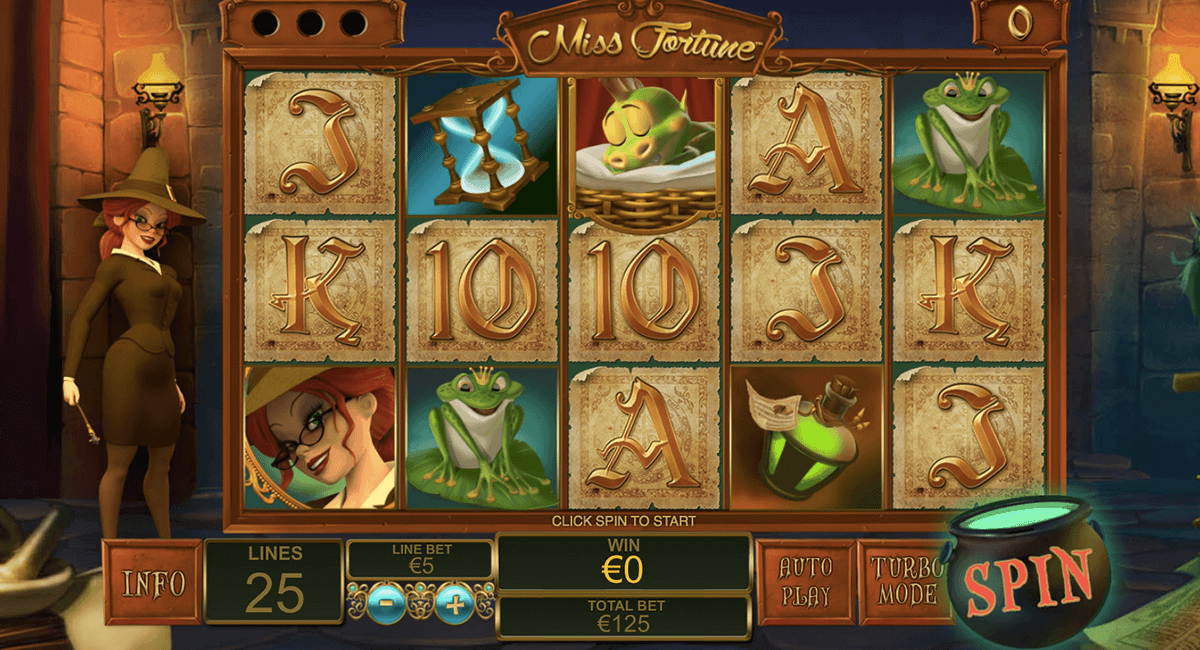Viewport: 1200px width, 650px height.
Task: Decrease the line bet with minus
Action: (386, 604)
